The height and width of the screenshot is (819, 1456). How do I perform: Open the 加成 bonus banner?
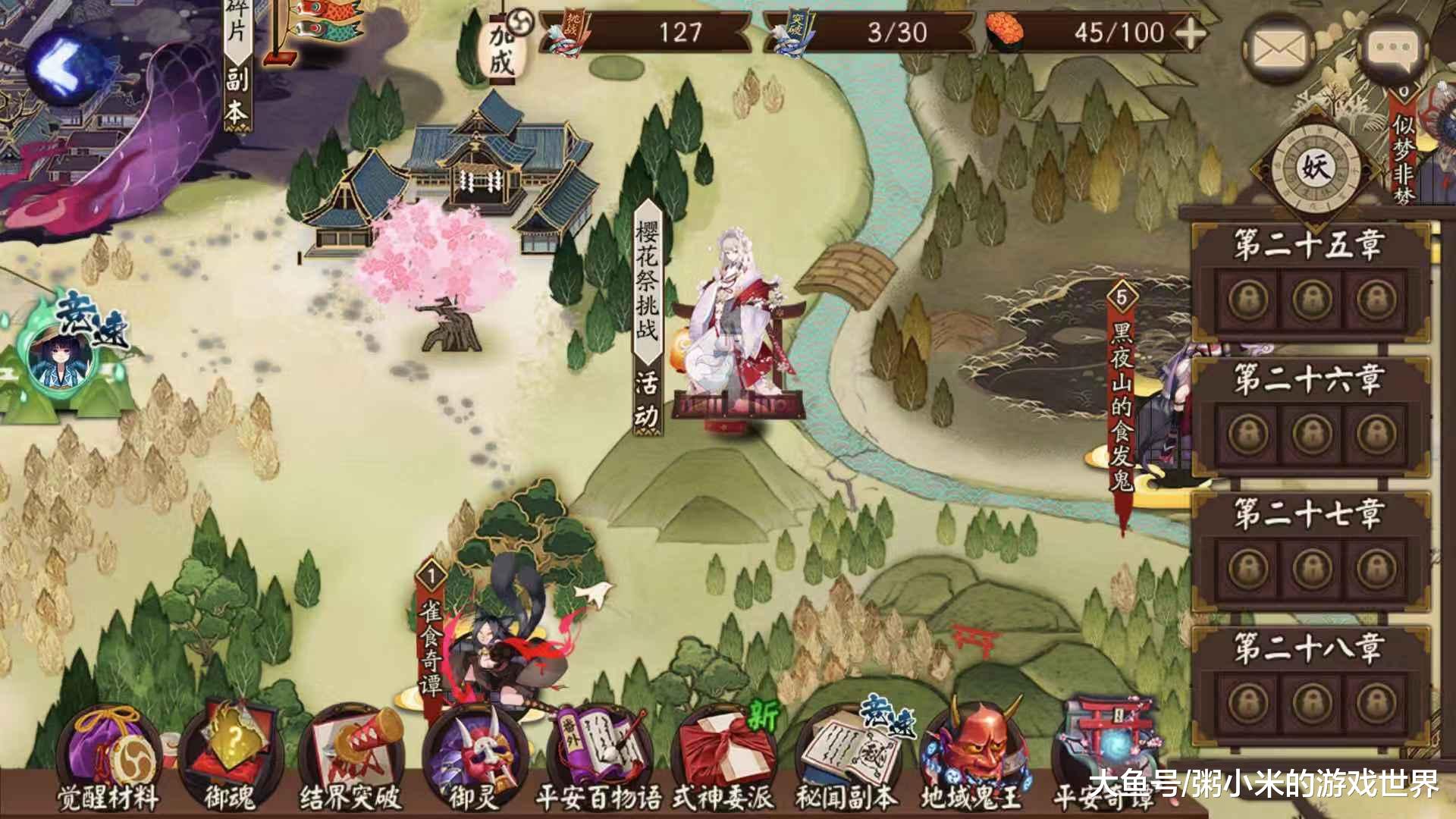coord(504,49)
